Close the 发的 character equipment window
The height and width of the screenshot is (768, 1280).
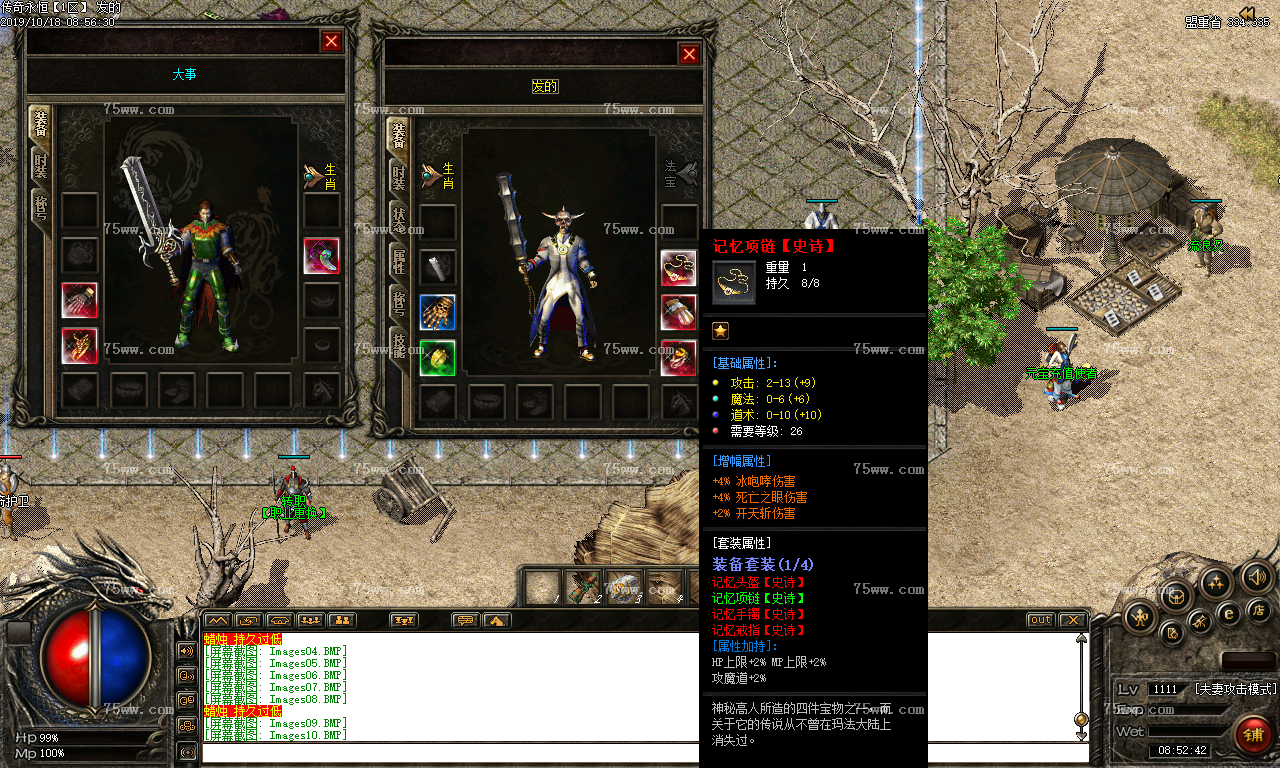[688, 54]
